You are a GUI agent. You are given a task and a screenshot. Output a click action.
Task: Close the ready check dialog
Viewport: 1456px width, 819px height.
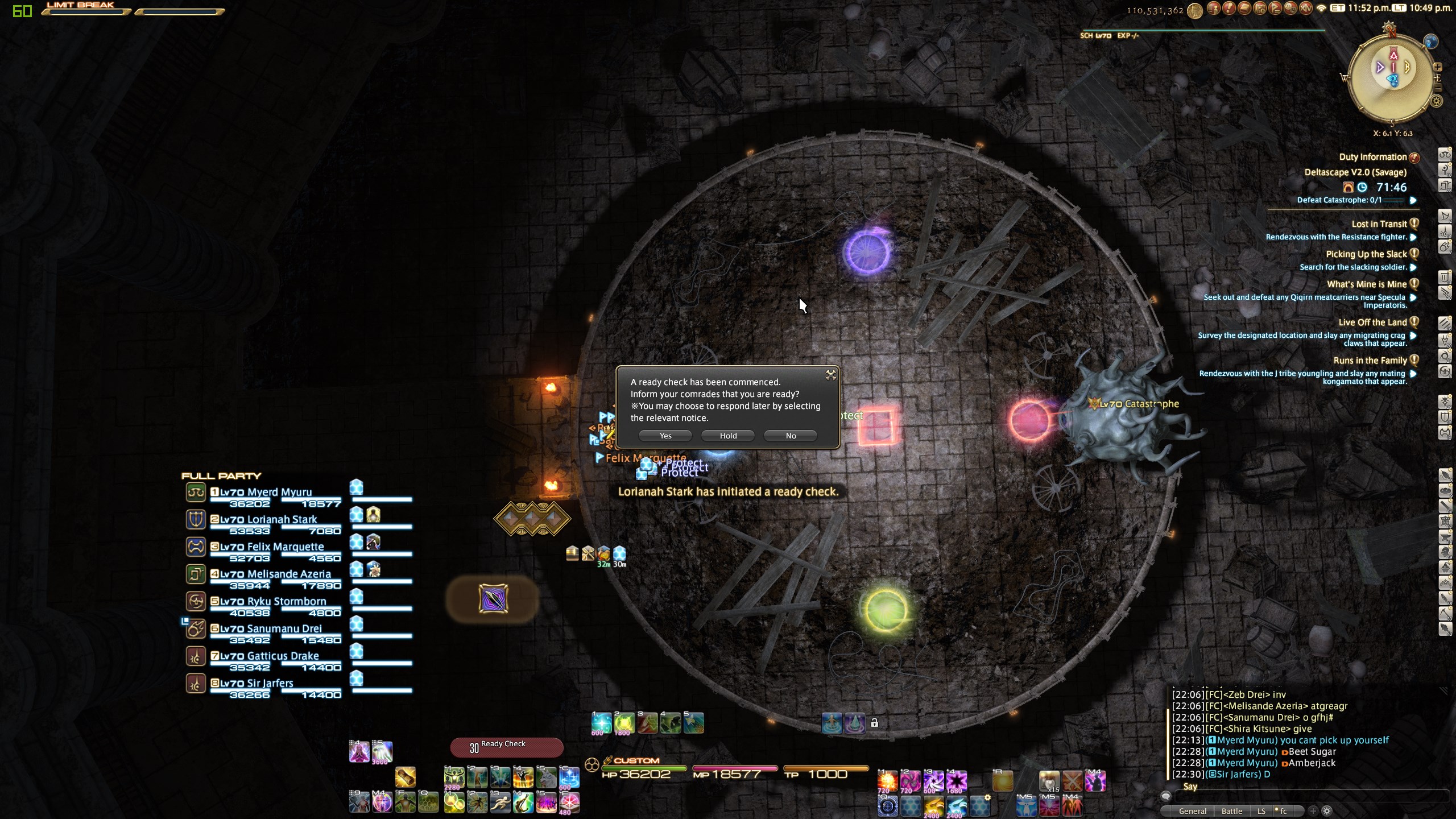coord(831,374)
